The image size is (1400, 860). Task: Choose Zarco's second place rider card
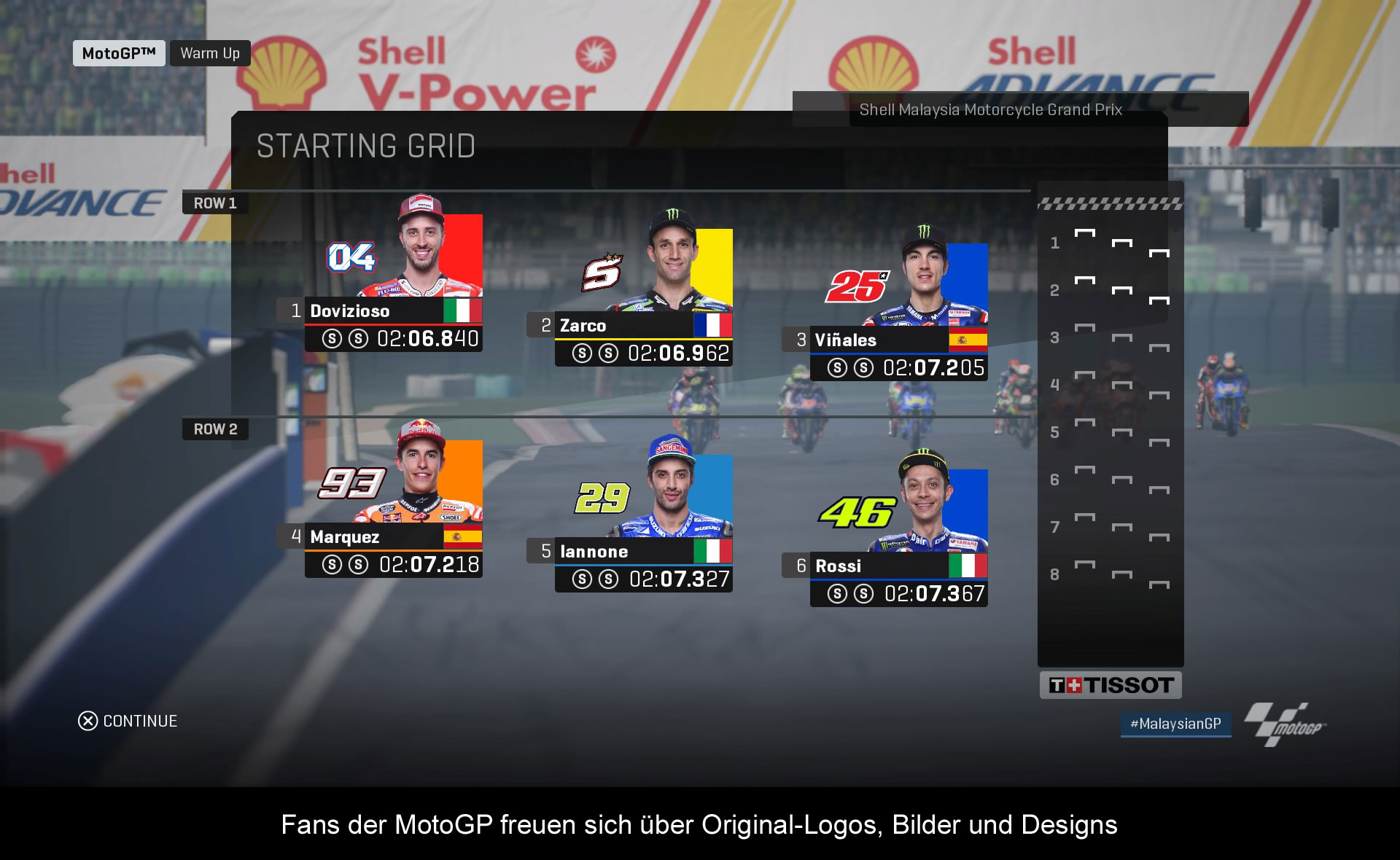[643, 326]
